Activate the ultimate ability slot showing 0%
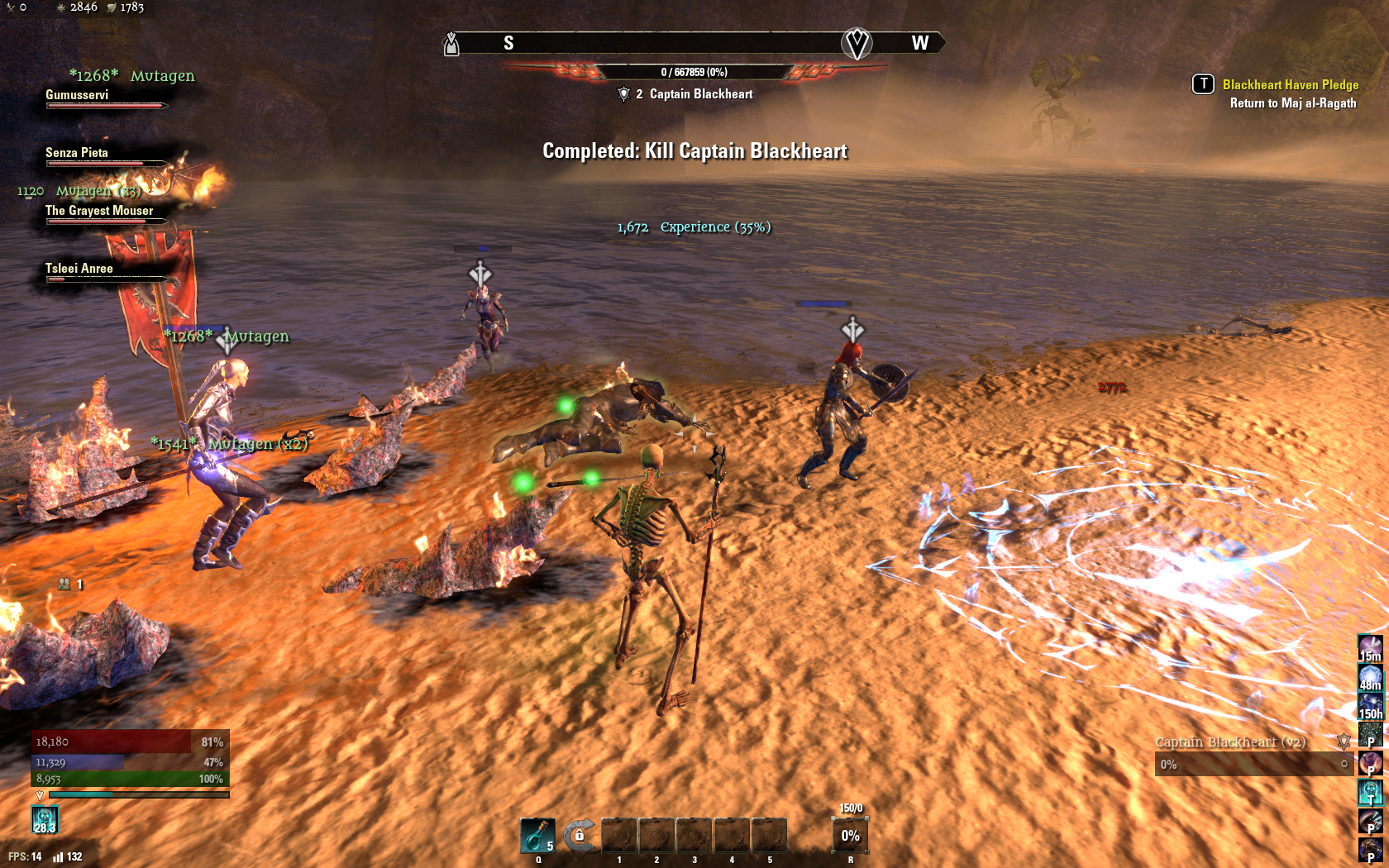Viewport: 1389px width, 868px height. 850,835
